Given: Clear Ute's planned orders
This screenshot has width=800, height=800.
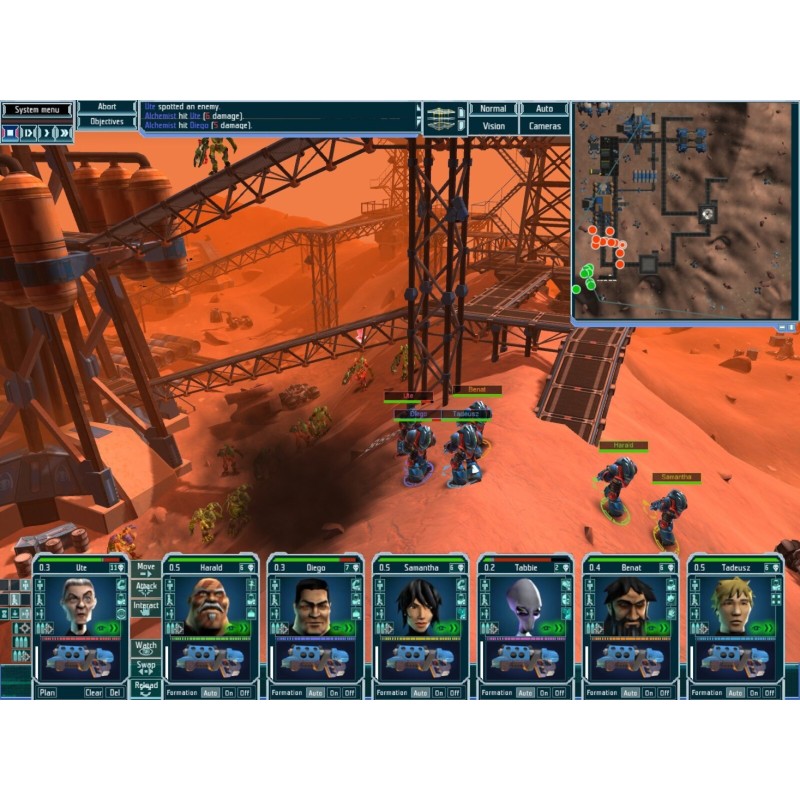Looking at the screenshot, I should coord(93,692).
